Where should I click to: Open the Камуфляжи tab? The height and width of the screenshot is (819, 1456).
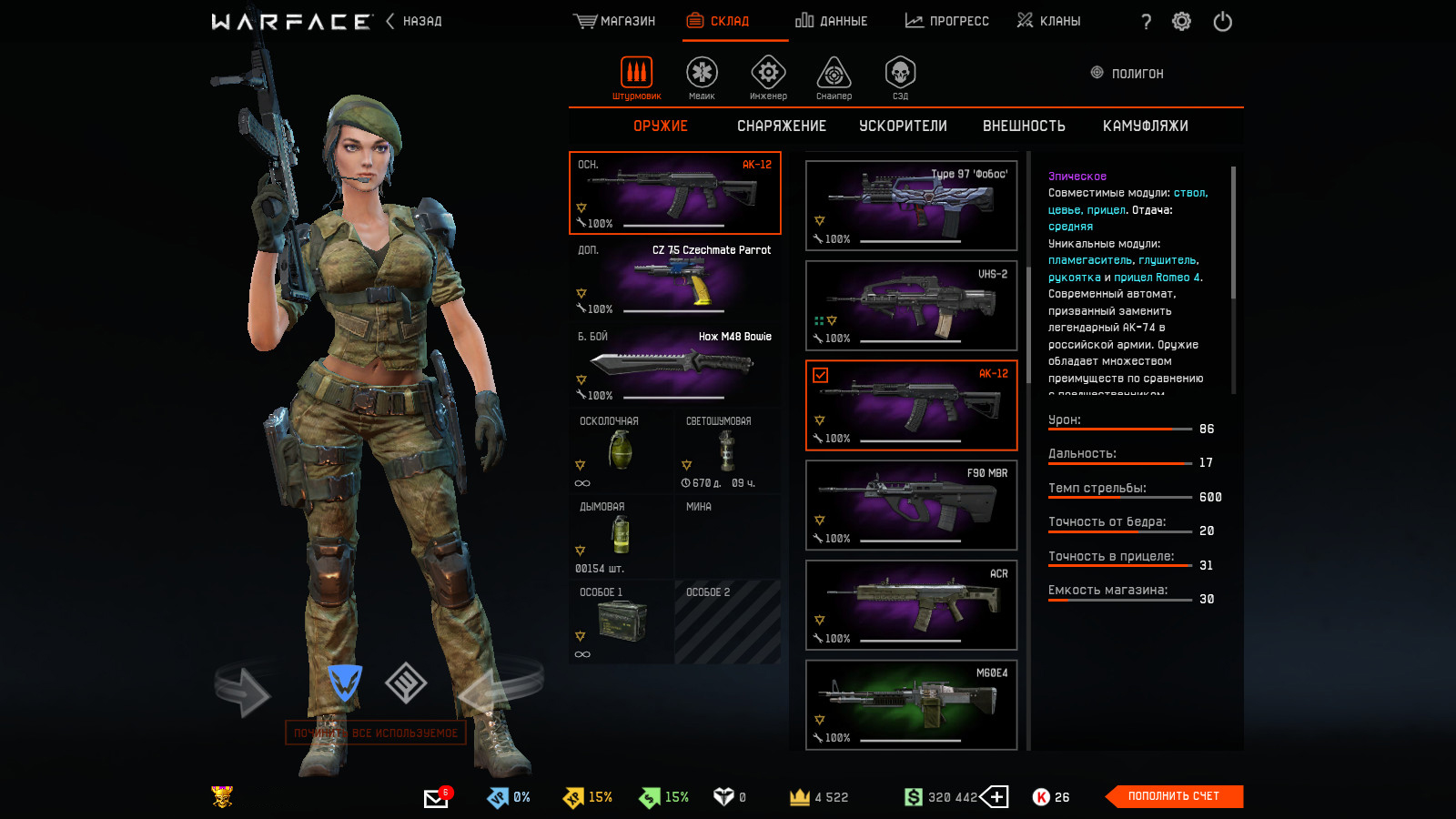coord(1145,126)
